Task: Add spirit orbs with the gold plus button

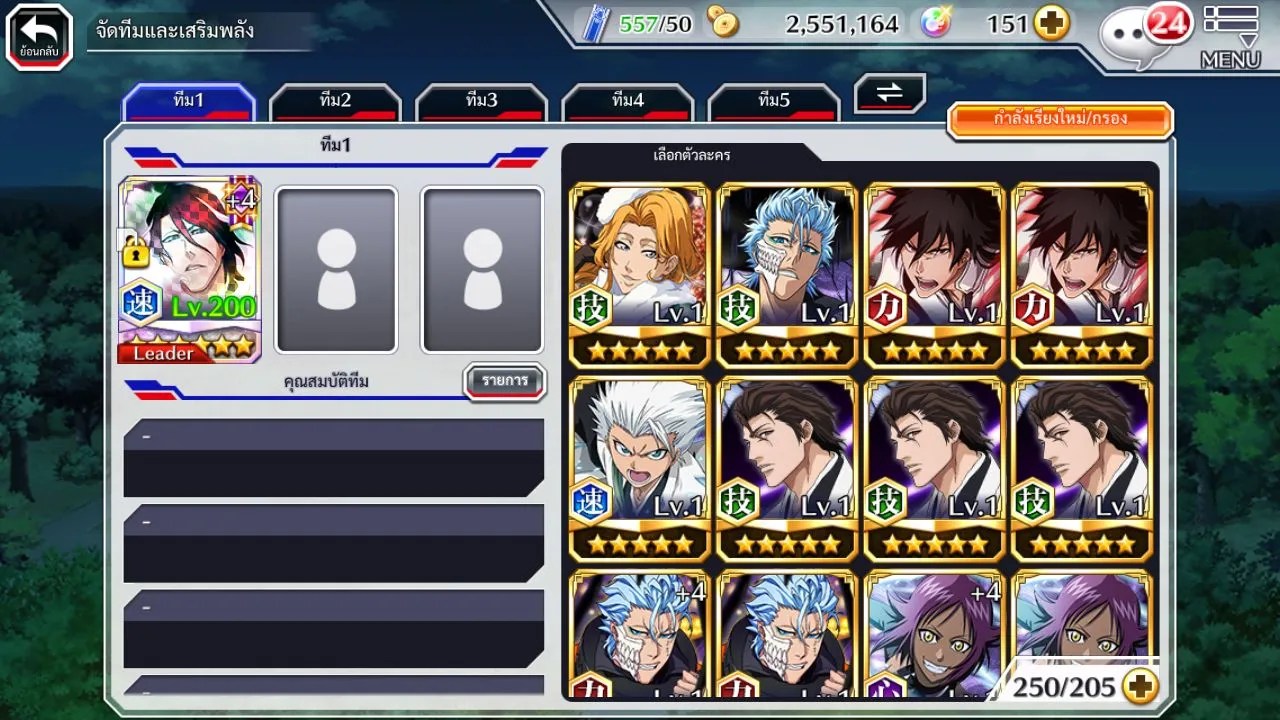Action: click(1051, 24)
